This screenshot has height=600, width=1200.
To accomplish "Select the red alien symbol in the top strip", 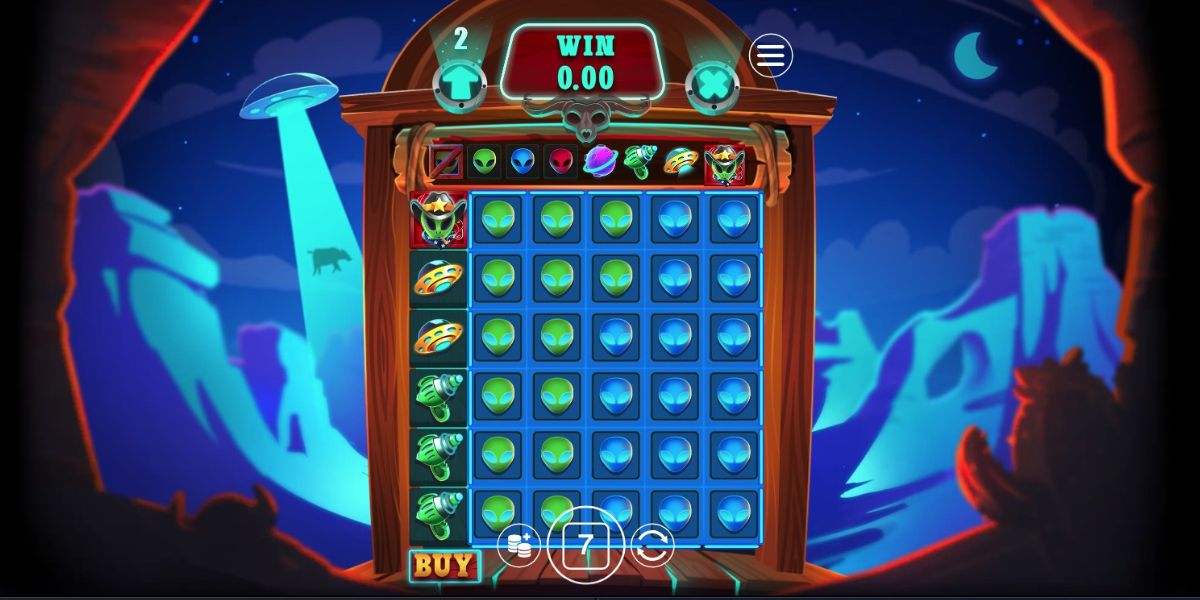I will (562, 161).
